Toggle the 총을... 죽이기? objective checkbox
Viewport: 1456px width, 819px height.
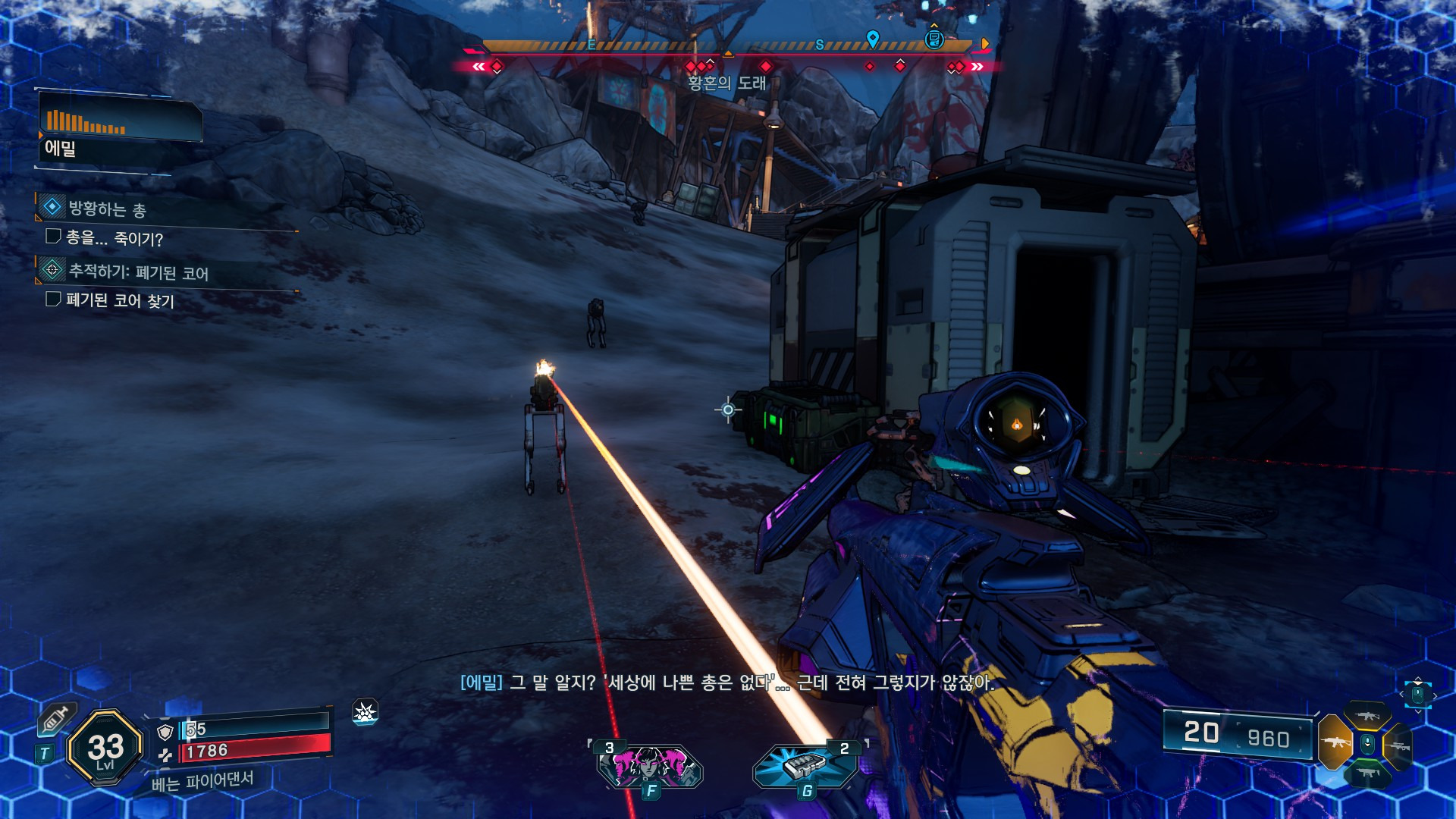(53, 237)
